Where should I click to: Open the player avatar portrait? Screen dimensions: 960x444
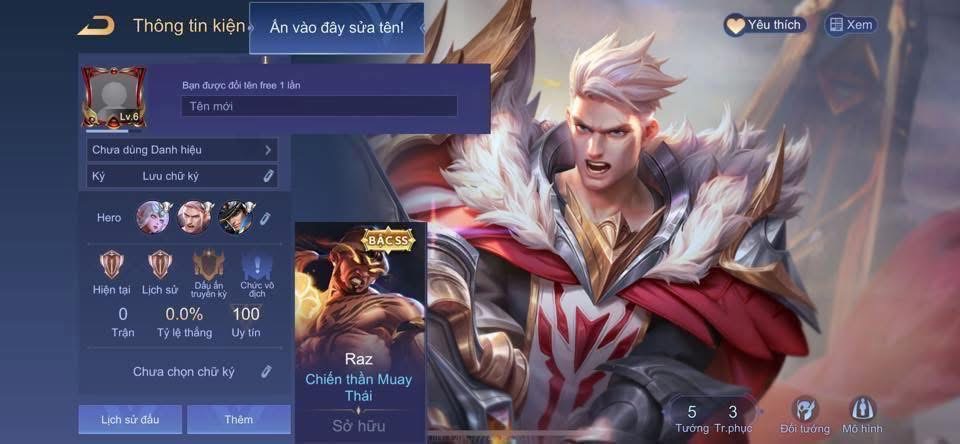(113, 99)
